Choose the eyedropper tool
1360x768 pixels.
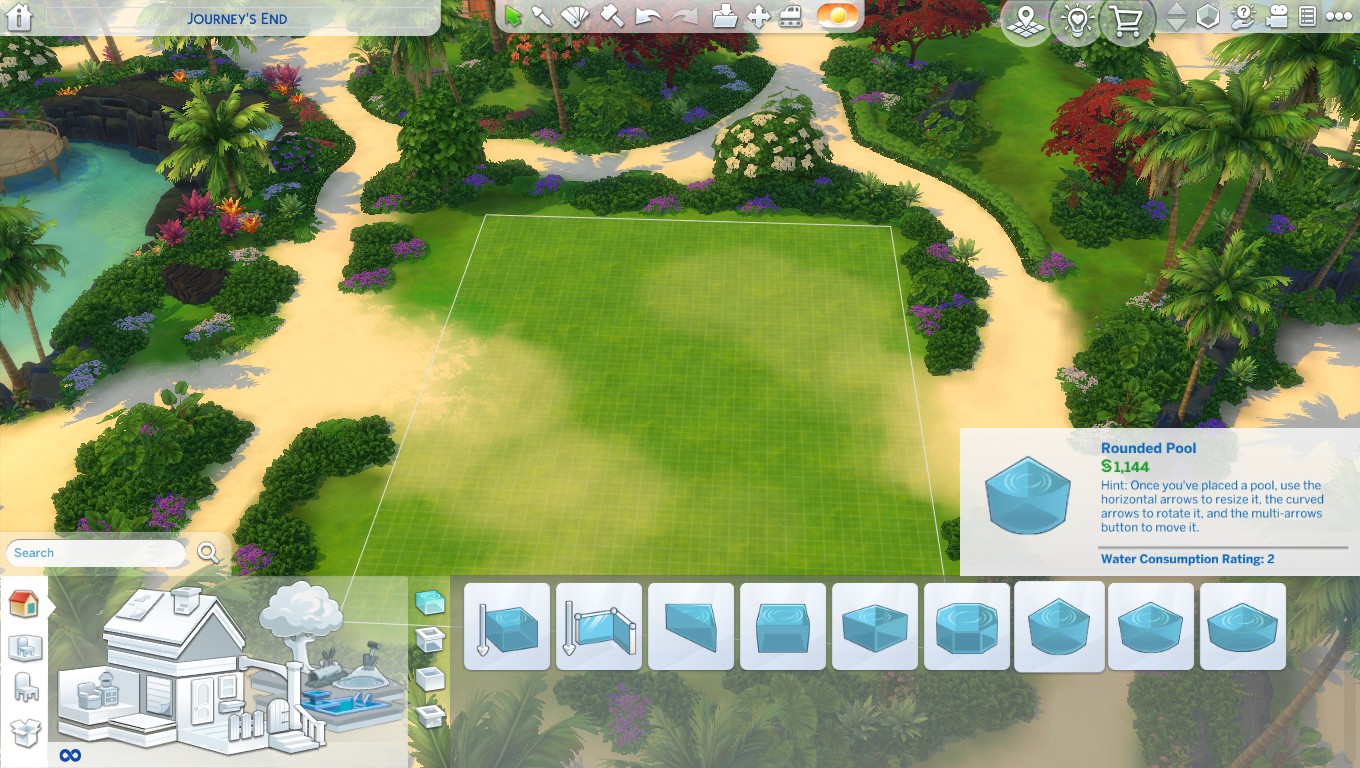click(x=542, y=16)
